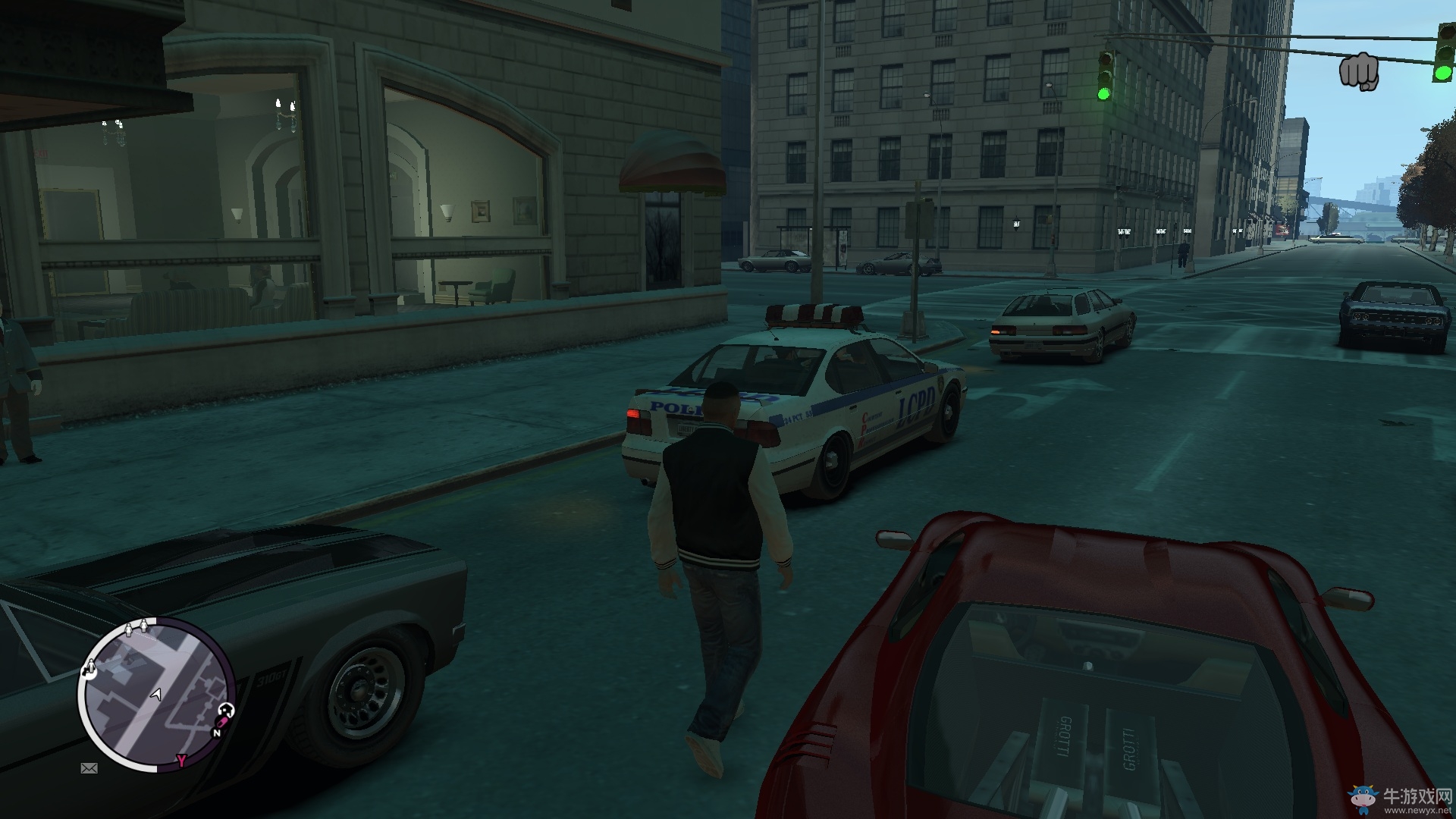Open the envelope message icon below the radar
Image resolution: width=1456 pixels, height=819 pixels.
pyautogui.click(x=89, y=768)
